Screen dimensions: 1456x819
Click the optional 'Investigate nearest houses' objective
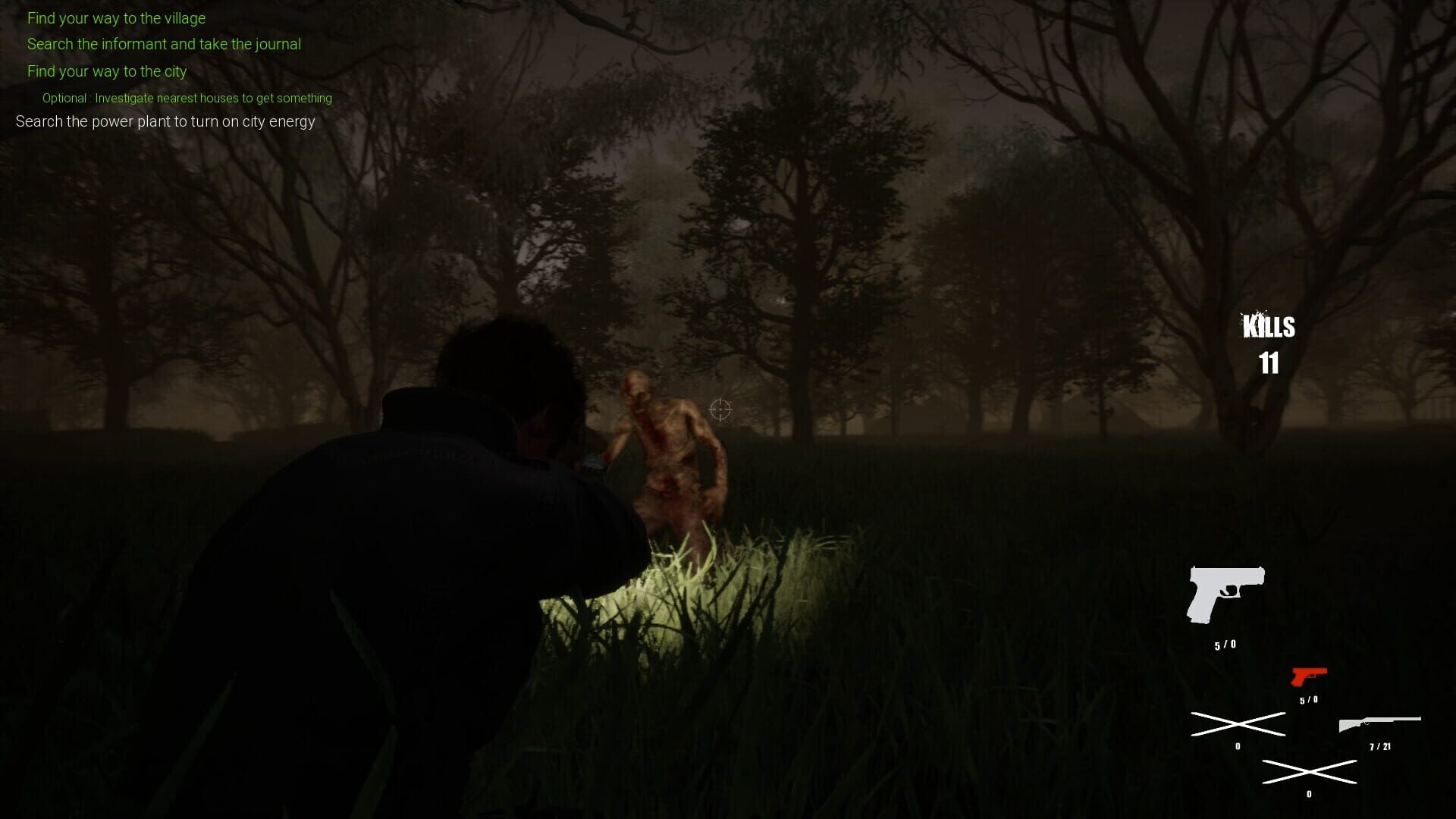coord(187,98)
